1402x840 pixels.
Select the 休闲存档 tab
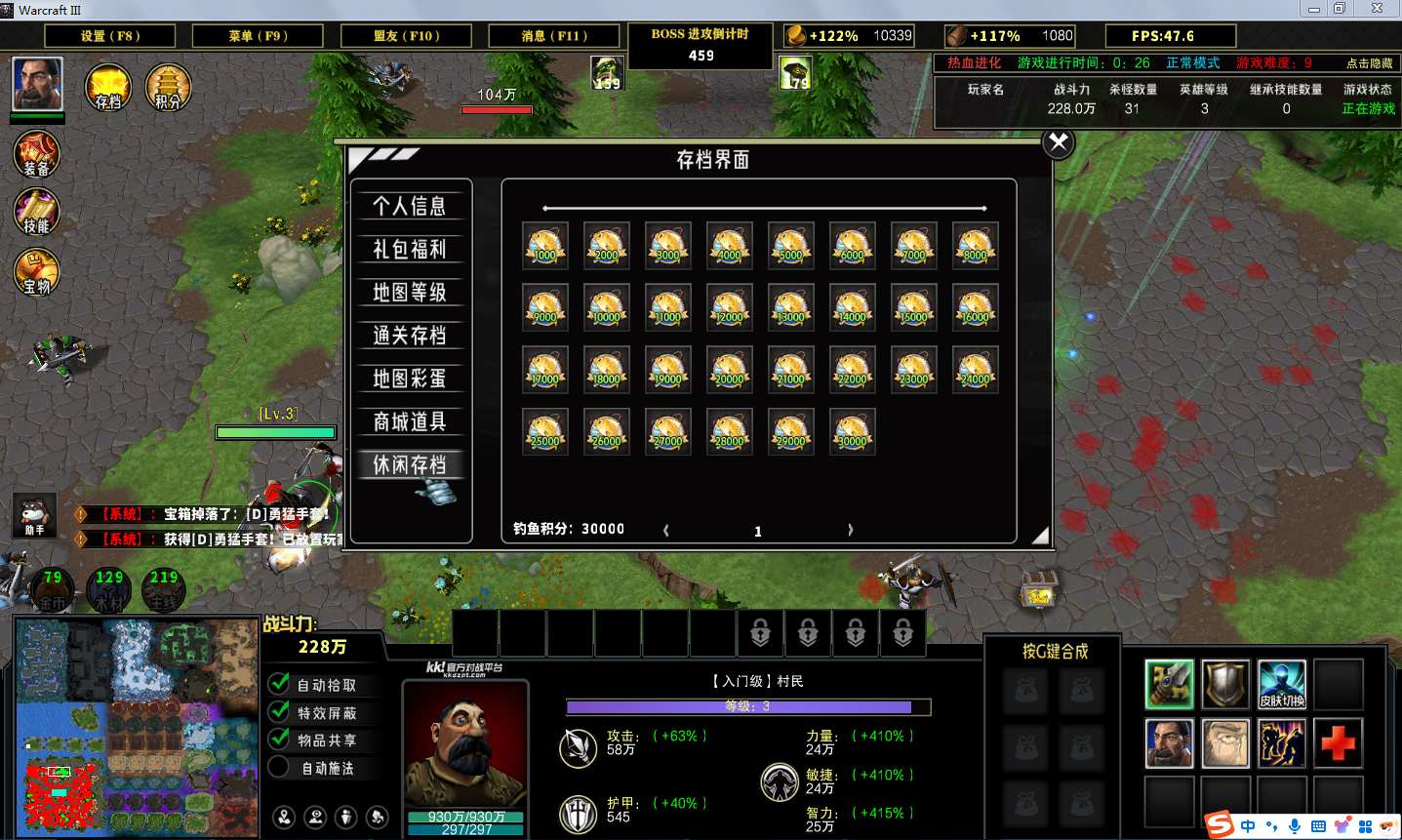(410, 464)
